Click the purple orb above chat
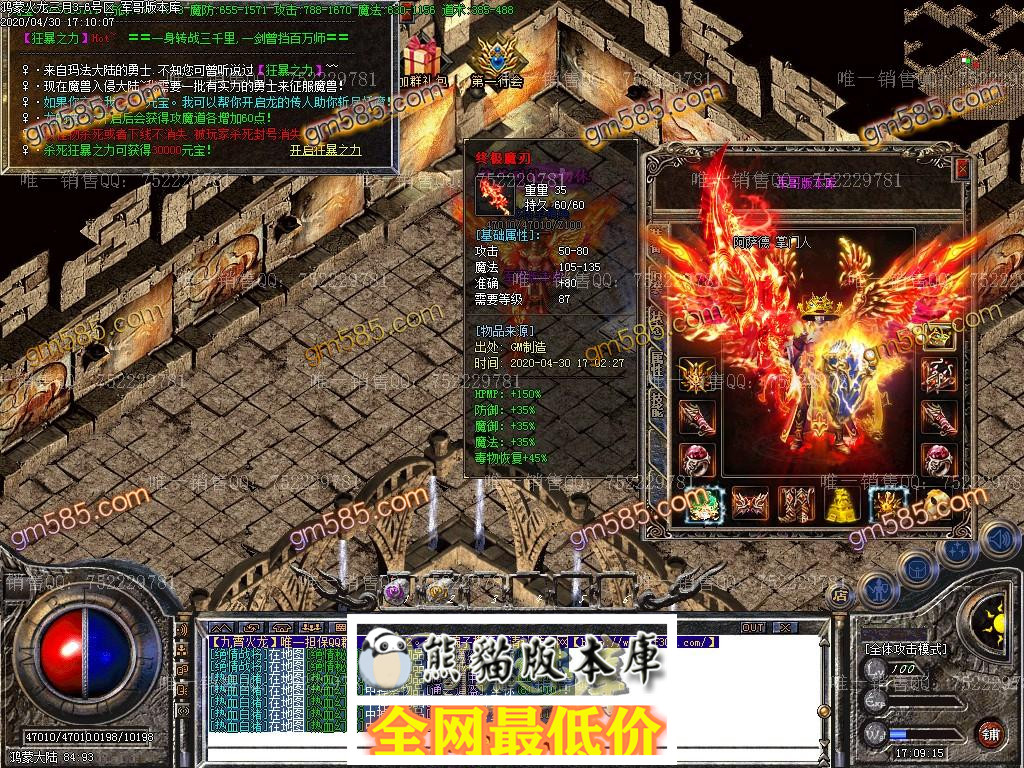Screen dimensions: 1024x768 click(397, 590)
